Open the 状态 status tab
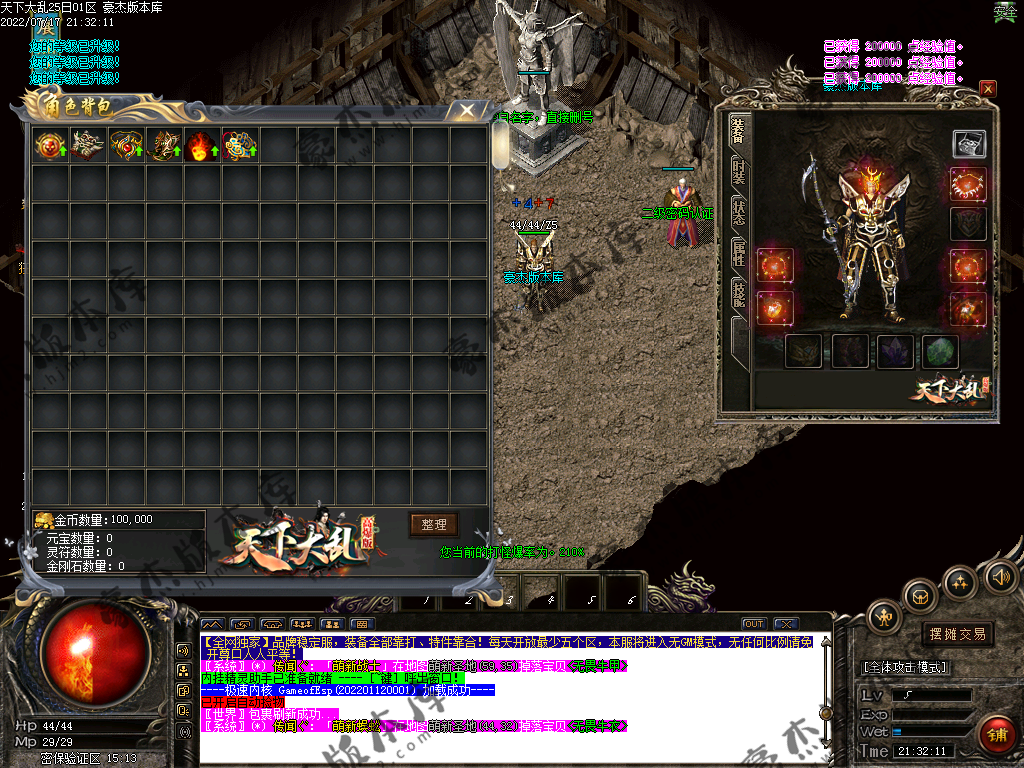The image size is (1024, 768). (x=738, y=213)
